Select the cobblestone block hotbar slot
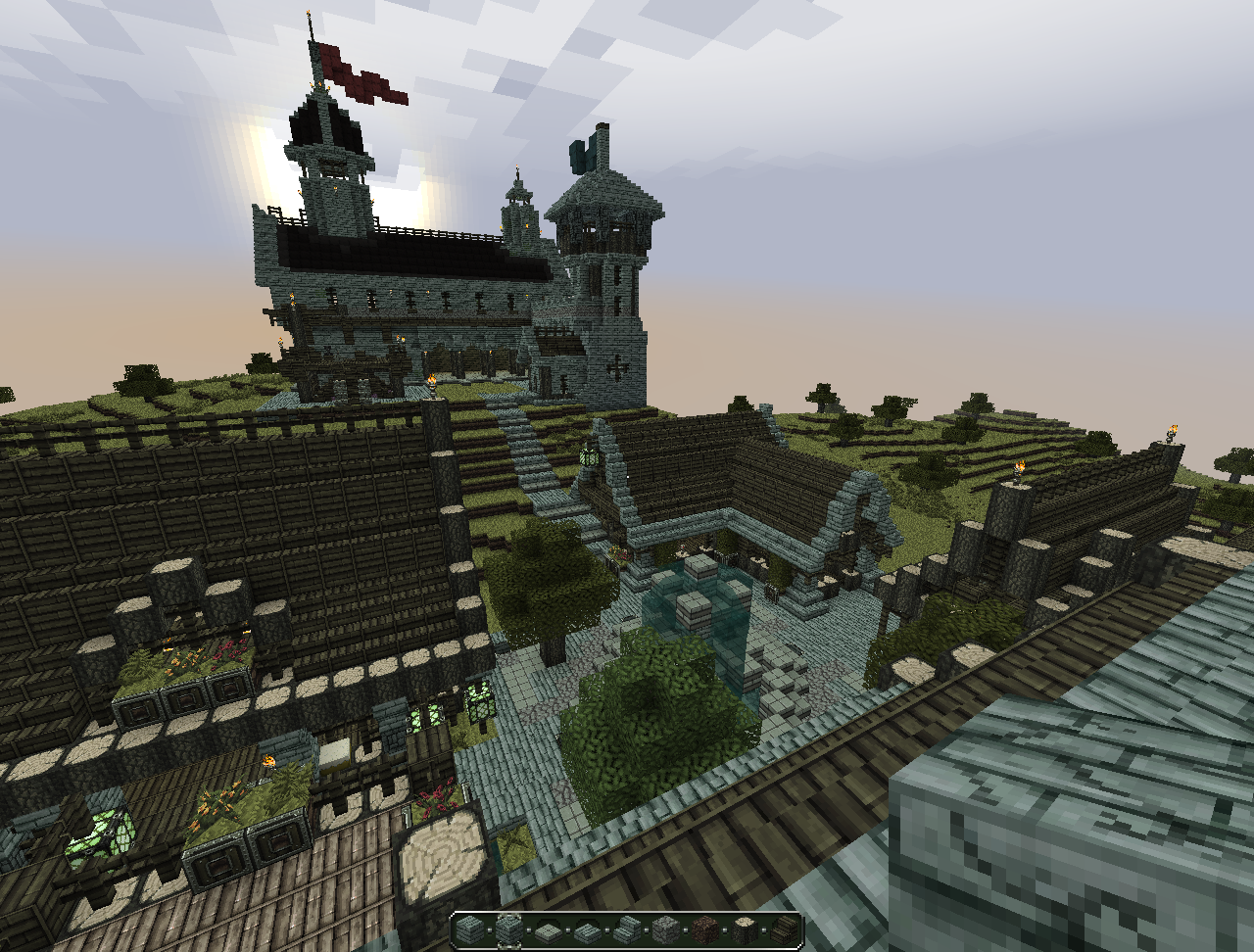1254x952 pixels. coord(664,929)
